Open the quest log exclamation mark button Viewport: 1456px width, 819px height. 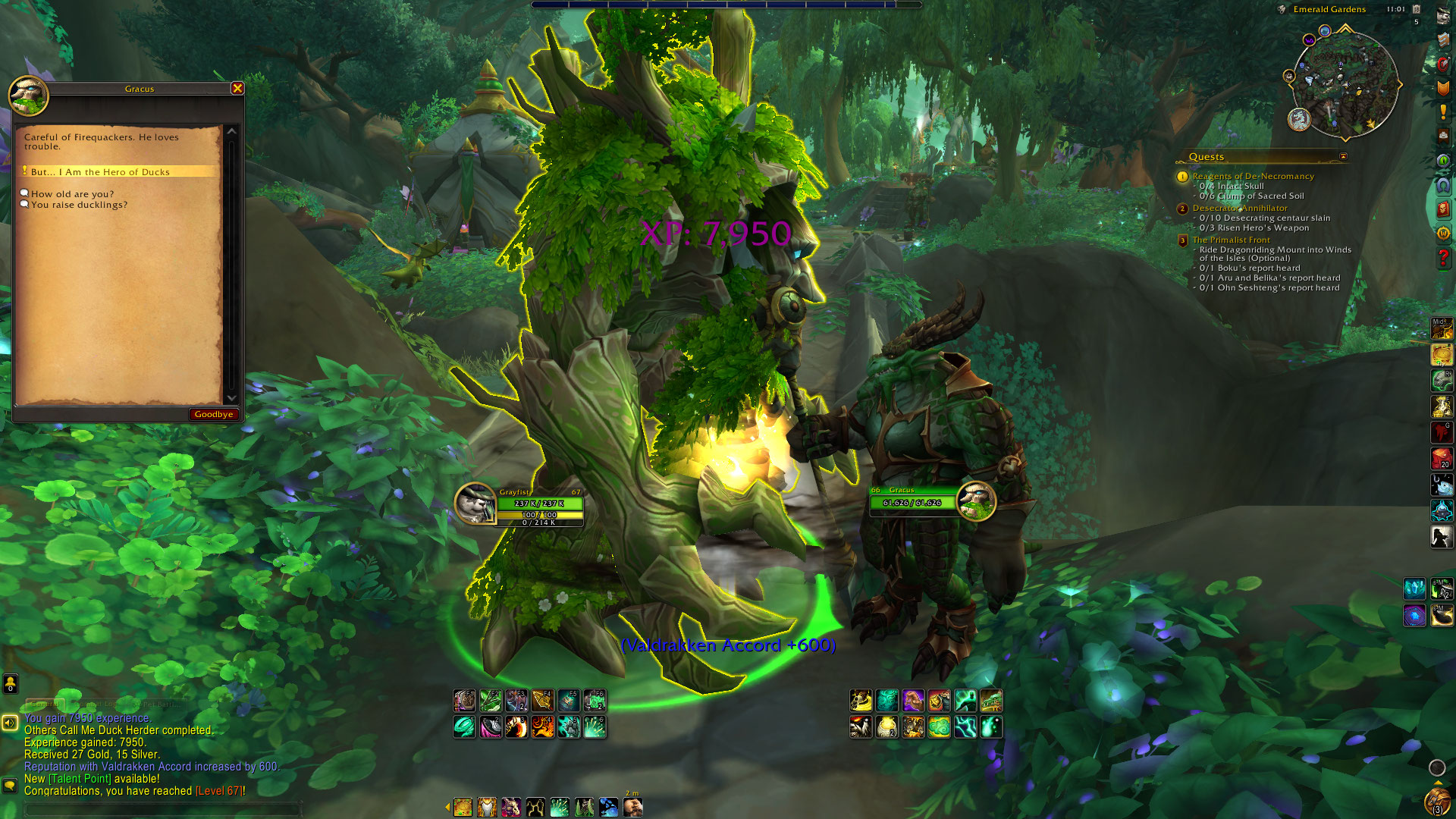[1443, 112]
